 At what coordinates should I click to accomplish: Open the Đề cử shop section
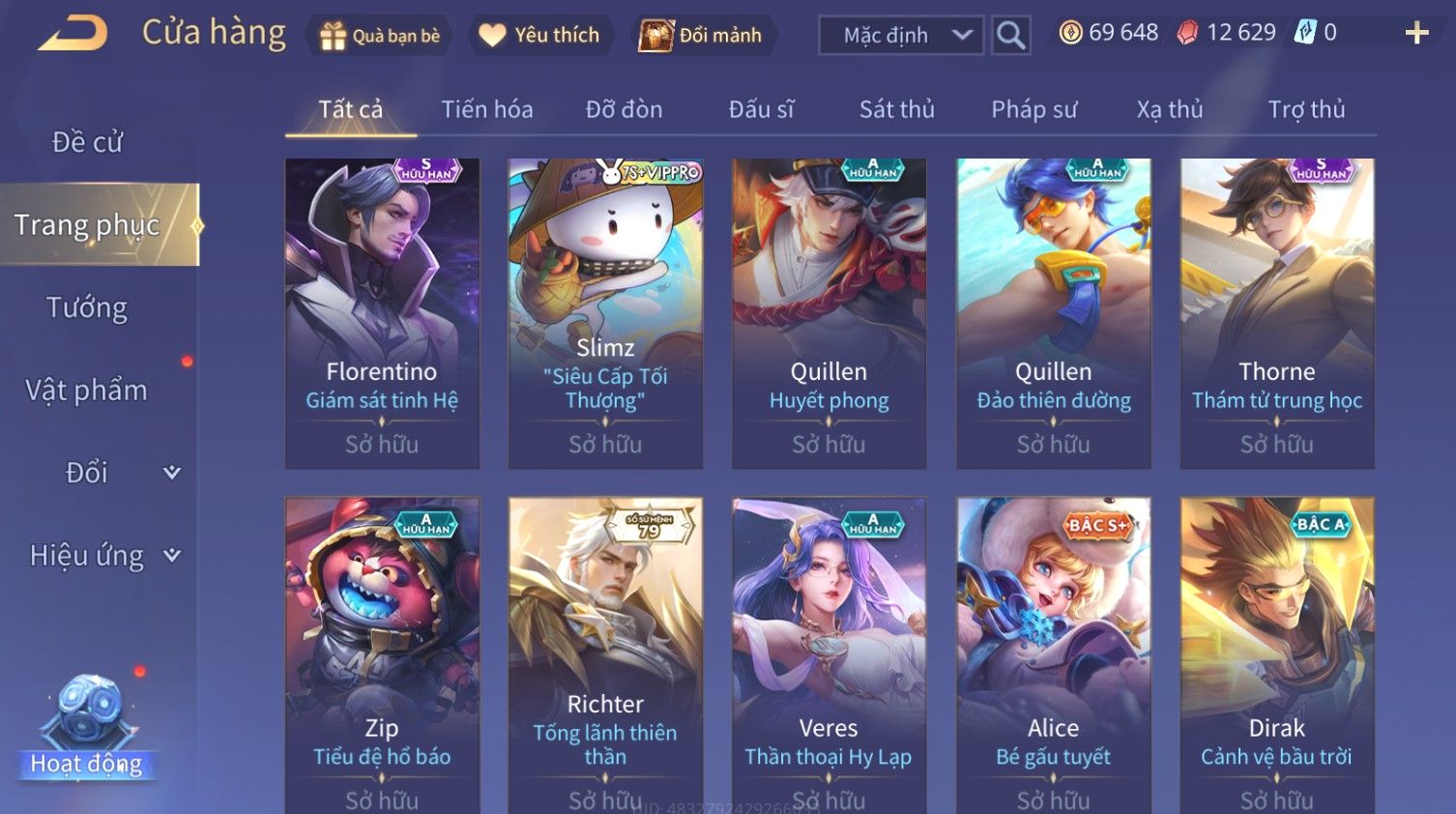click(x=87, y=142)
